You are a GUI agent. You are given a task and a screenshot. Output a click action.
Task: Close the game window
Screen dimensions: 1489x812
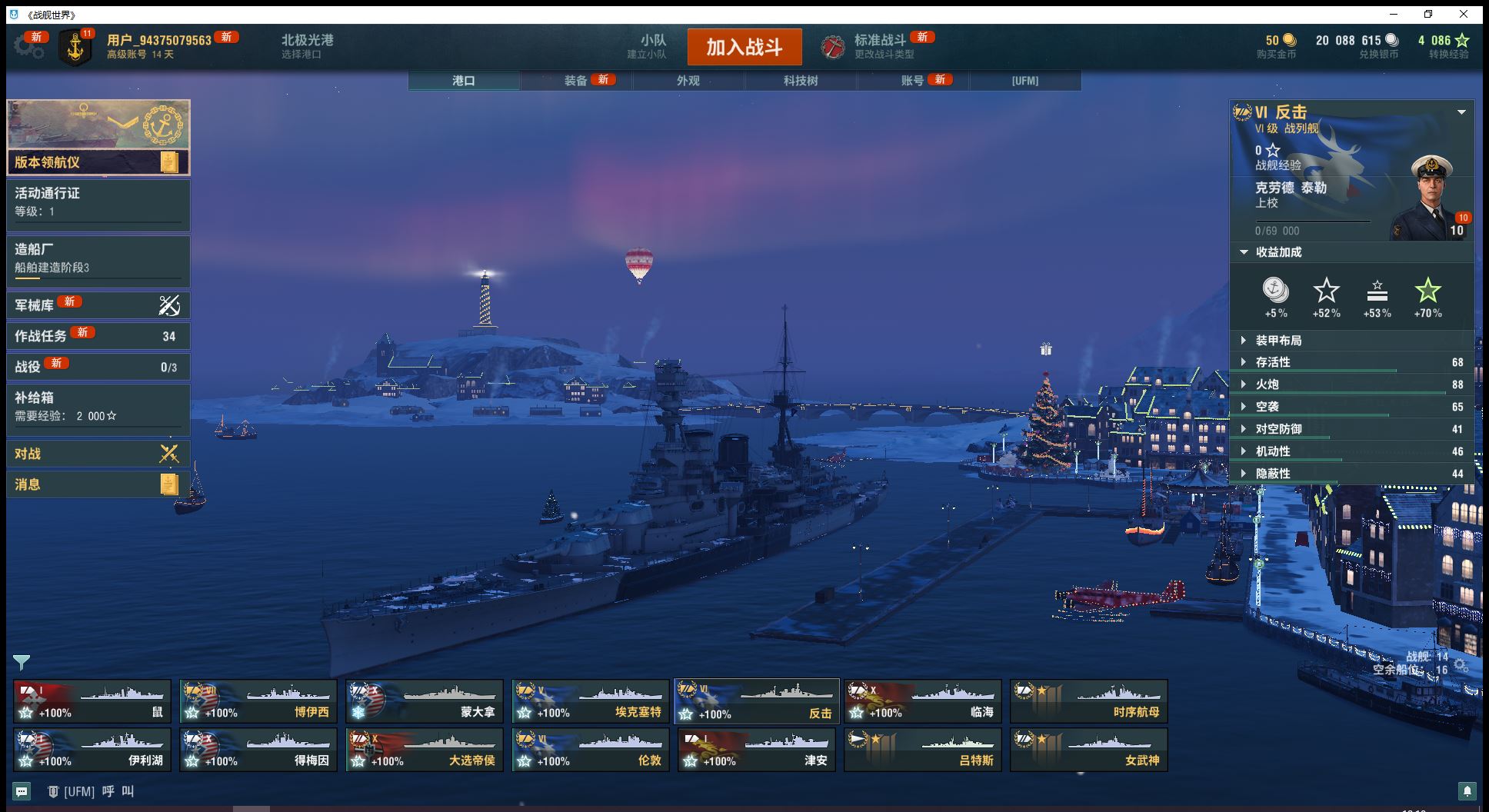[1464, 15]
